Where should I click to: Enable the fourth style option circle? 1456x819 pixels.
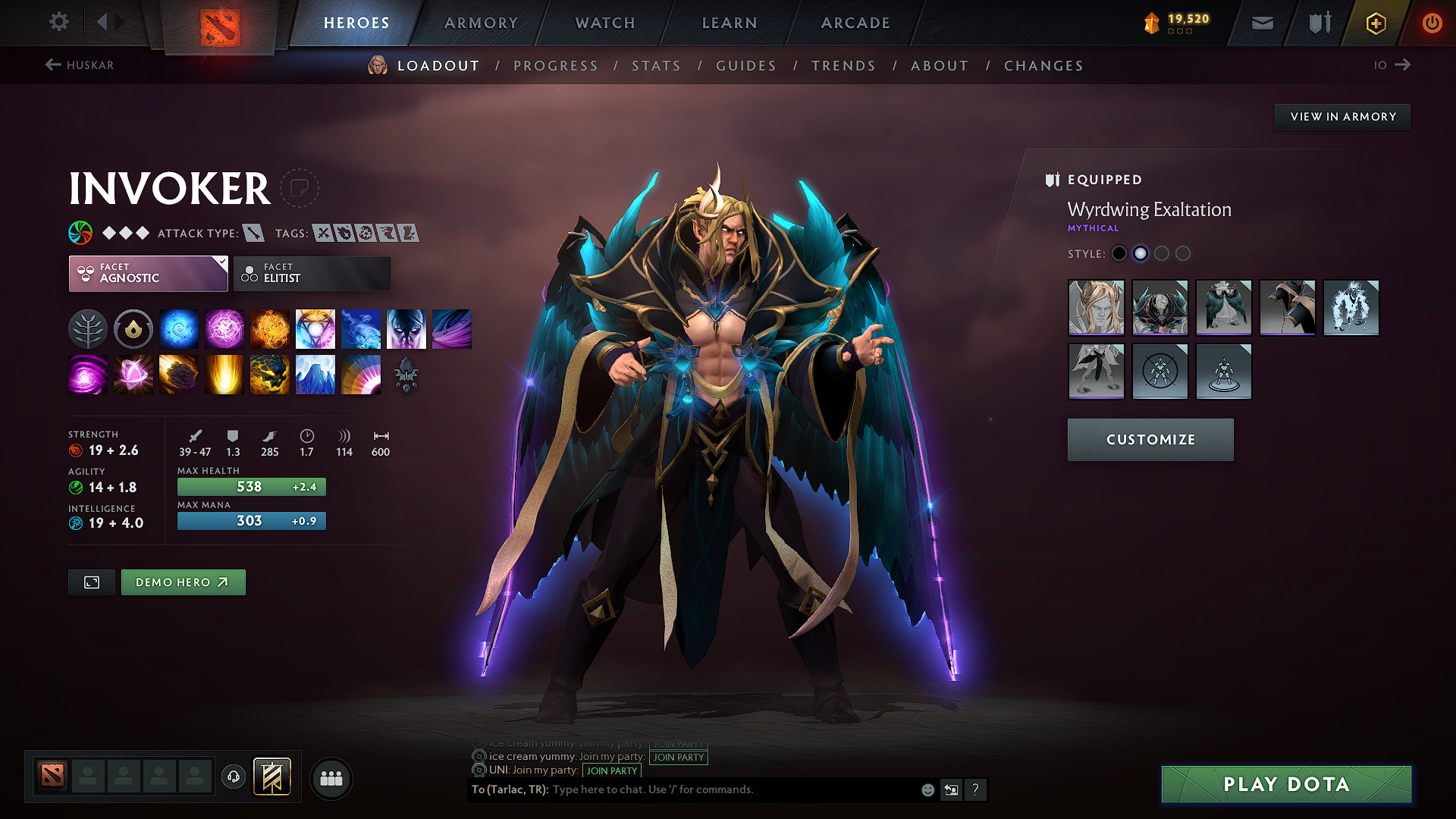coord(1183,253)
